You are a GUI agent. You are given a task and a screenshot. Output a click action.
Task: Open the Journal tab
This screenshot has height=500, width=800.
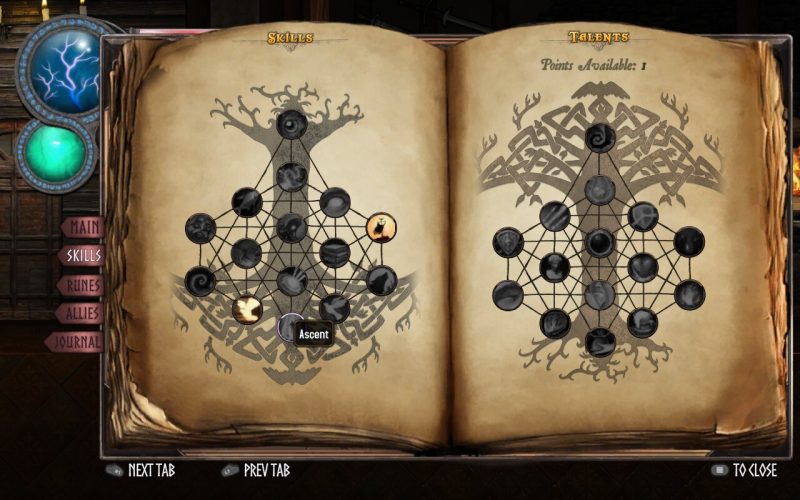(x=78, y=342)
